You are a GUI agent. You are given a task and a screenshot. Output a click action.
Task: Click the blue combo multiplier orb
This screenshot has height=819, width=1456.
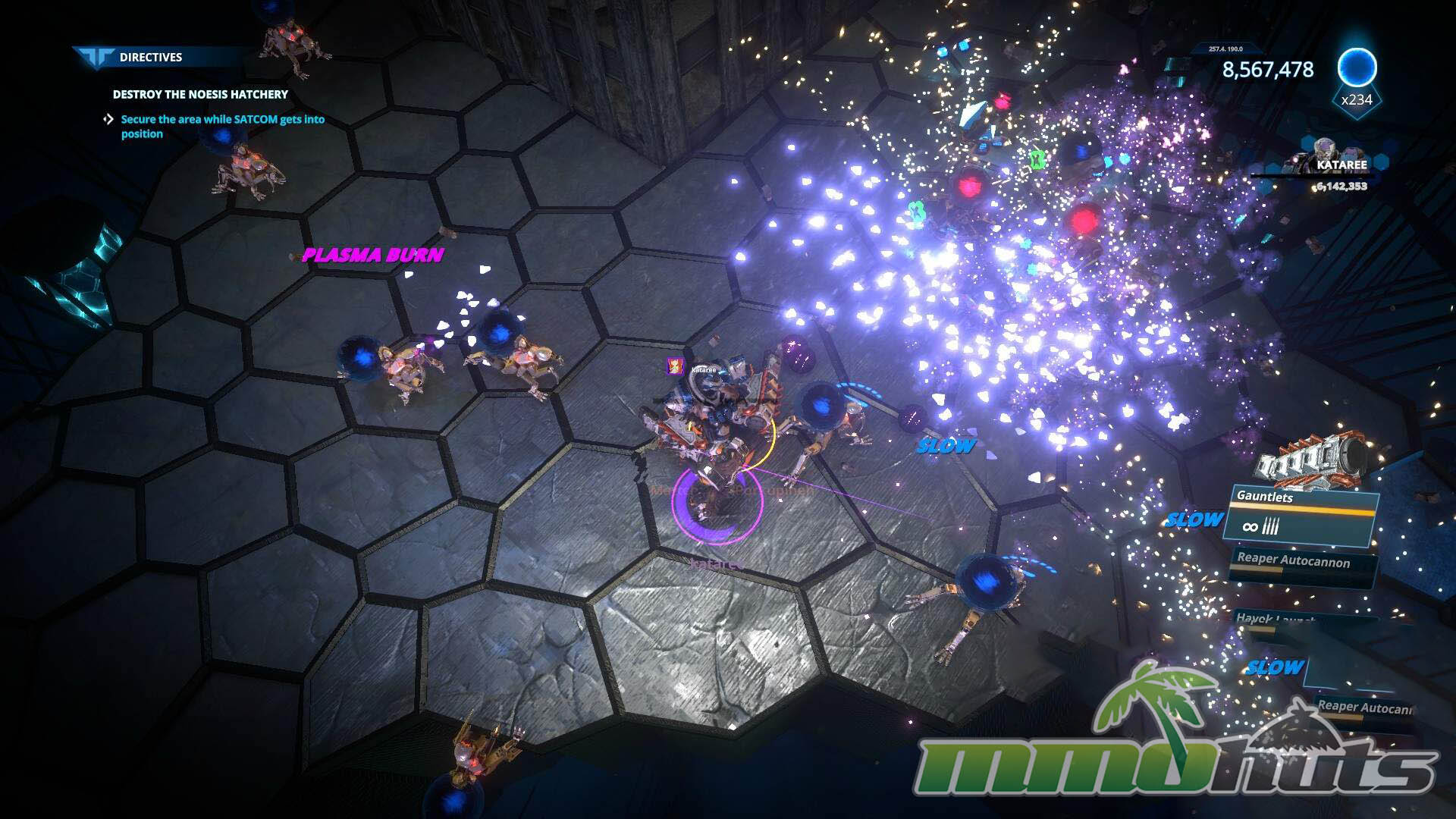(x=1356, y=68)
